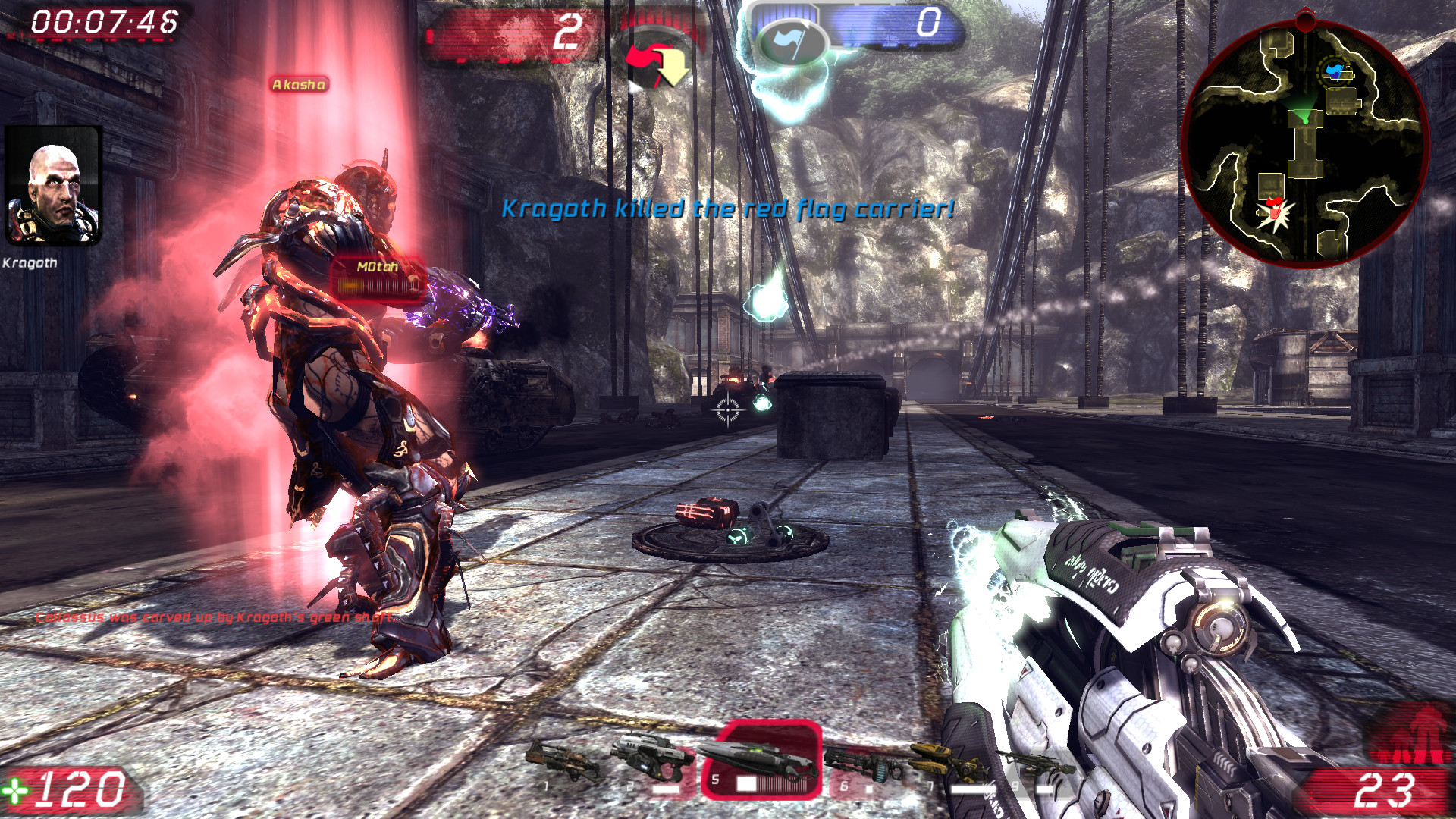This screenshot has height=819, width=1456.
Task: Expand the red team score panel
Action: point(510,32)
